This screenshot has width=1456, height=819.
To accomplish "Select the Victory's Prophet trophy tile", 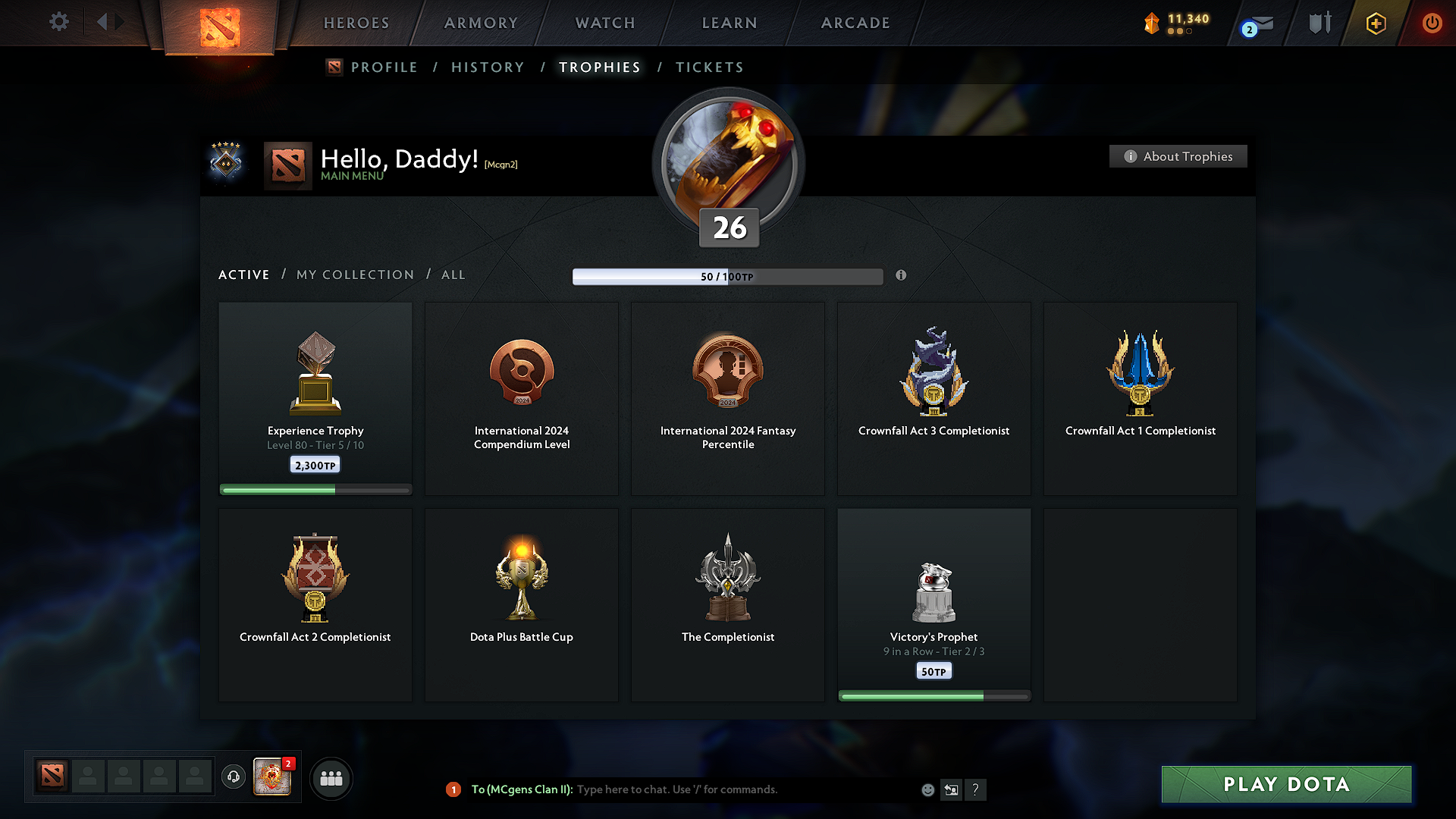I will (934, 604).
